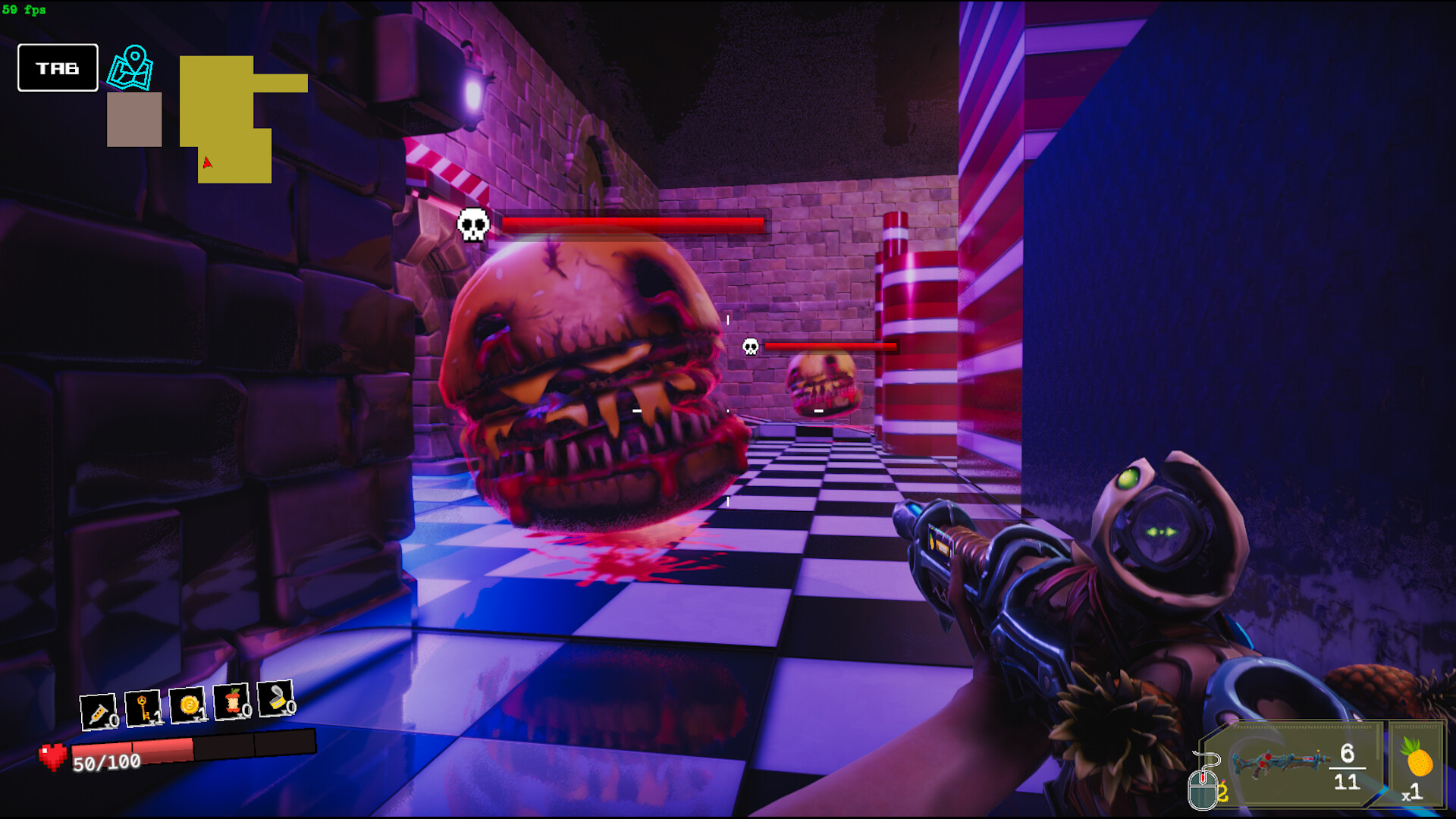Click the red player arrow on the minimap
Screen dimensions: 1456x819
point(206,162)
